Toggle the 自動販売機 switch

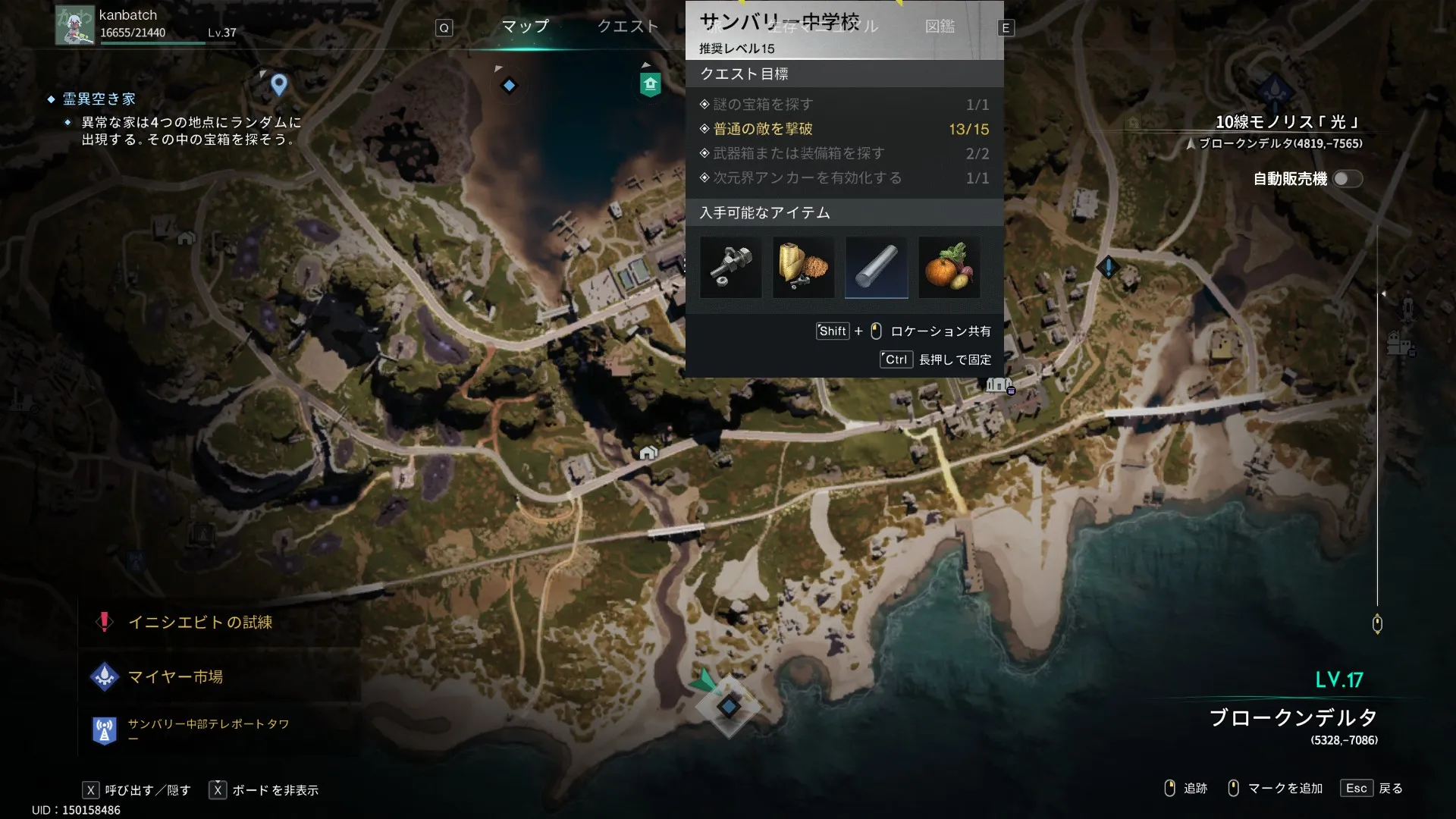[1348, 179]
